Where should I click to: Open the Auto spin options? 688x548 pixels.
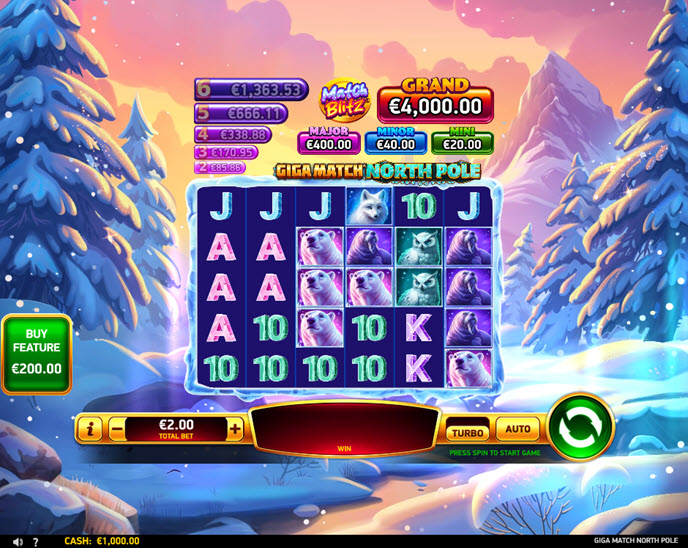tap(517, 429)
